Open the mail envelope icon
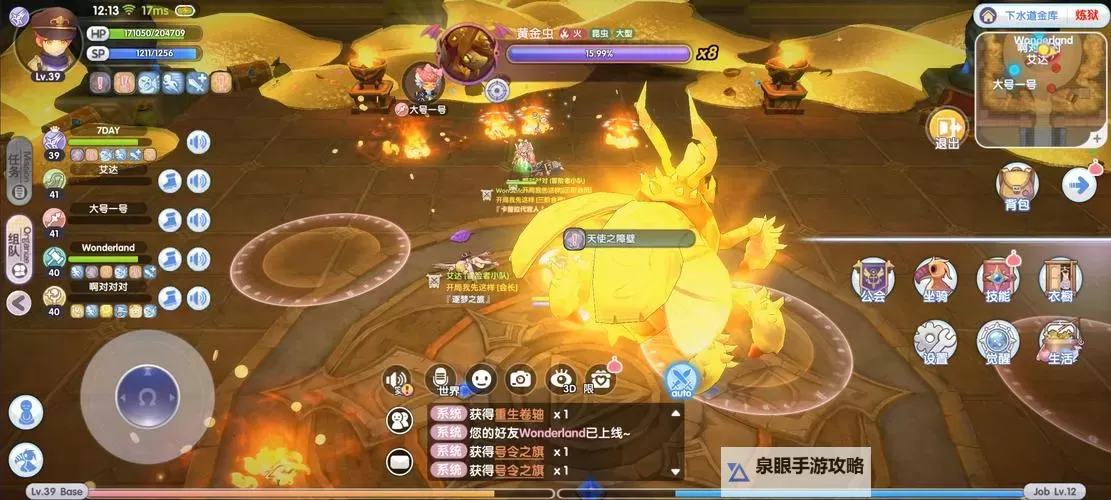Screen dimensions: 1111x500 pos(400,462)
